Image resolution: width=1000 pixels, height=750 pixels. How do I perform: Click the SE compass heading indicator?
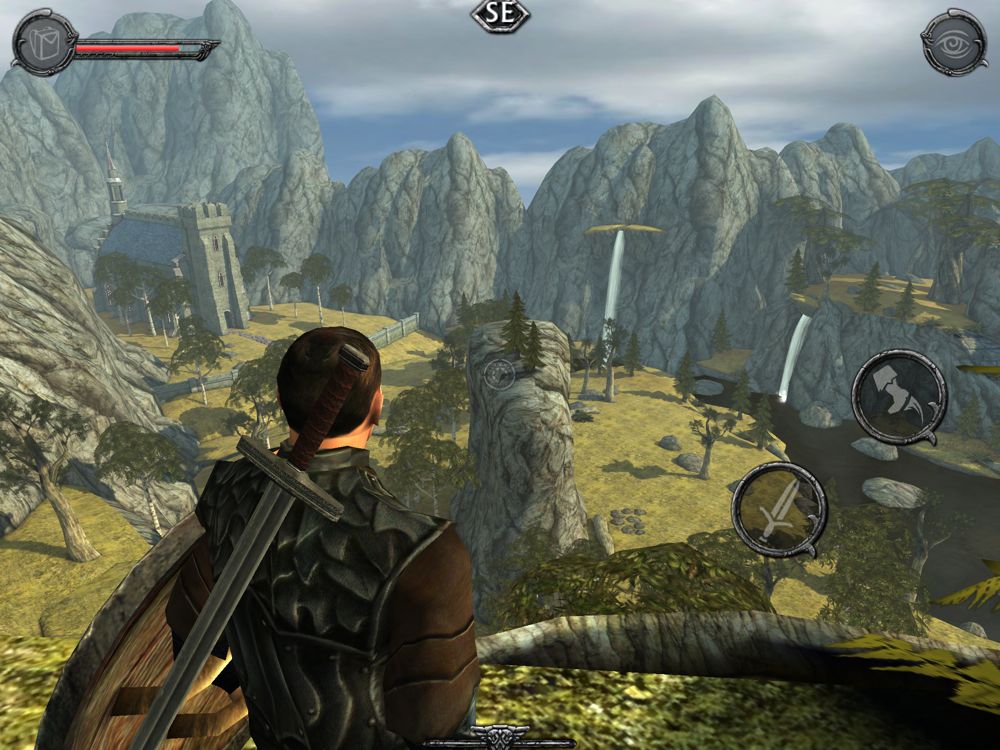(500, 16)
